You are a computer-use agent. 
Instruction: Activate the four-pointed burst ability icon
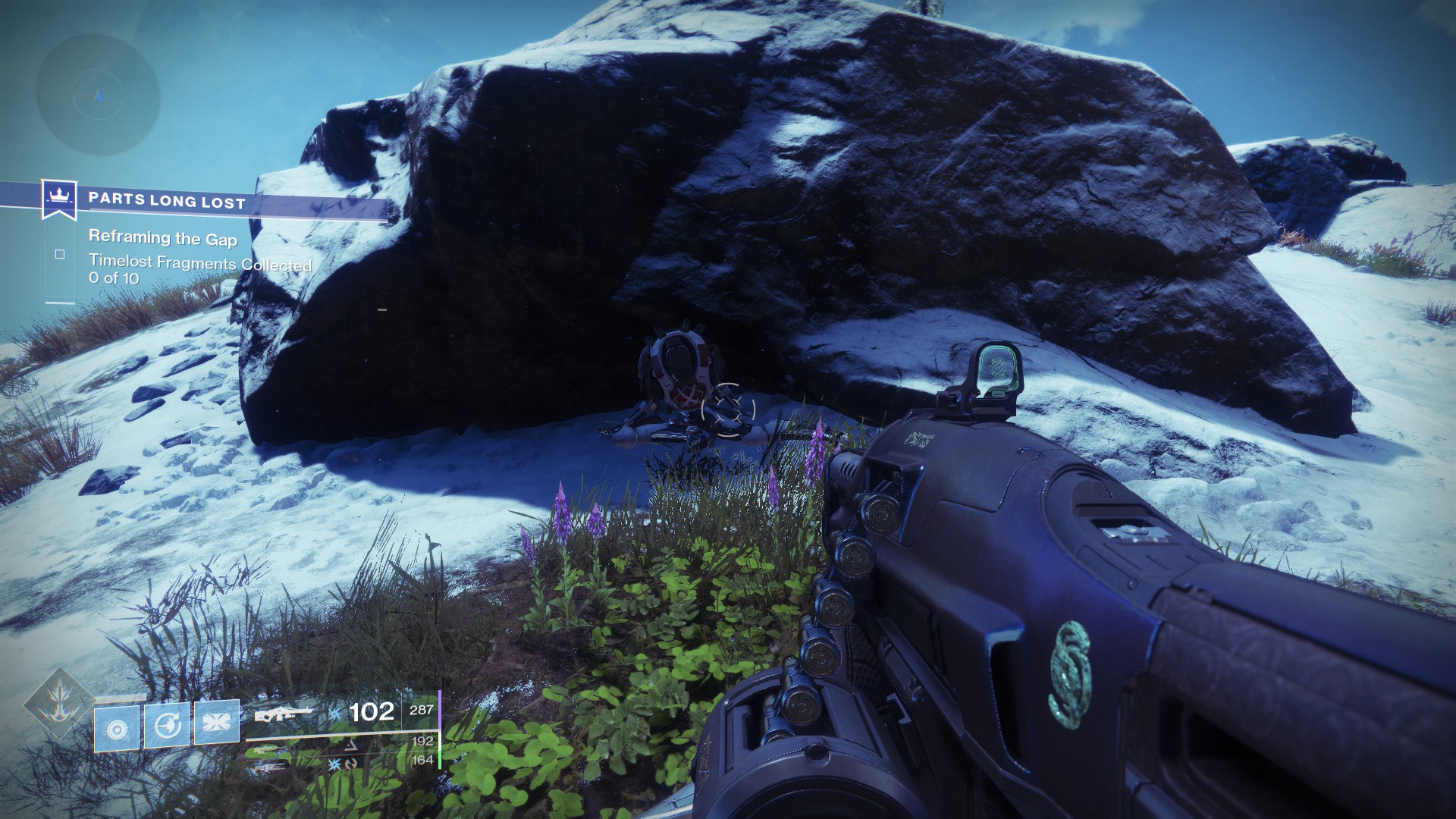(216, 723)
